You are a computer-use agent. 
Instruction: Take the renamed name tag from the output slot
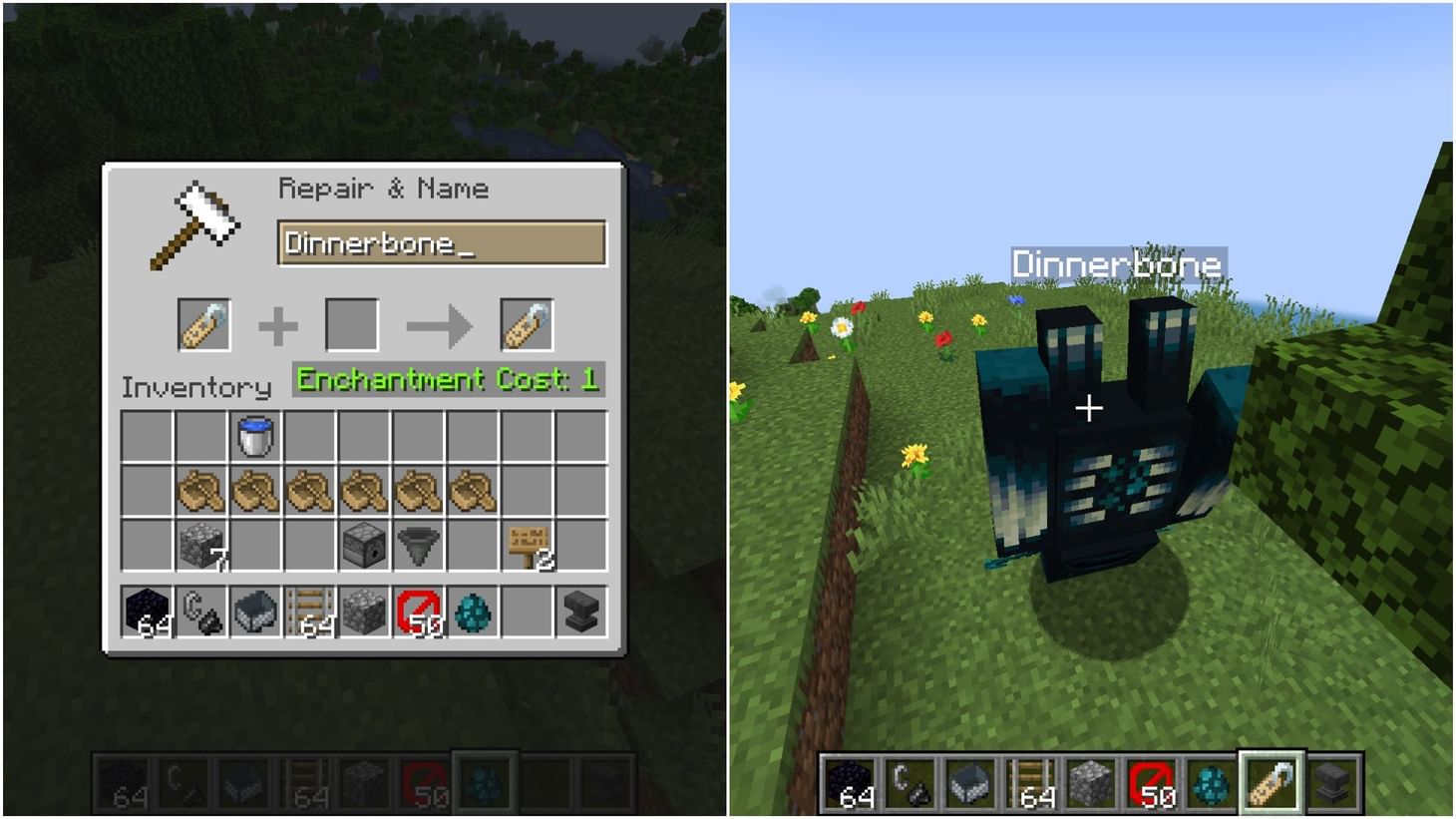[x=529, y=324]
